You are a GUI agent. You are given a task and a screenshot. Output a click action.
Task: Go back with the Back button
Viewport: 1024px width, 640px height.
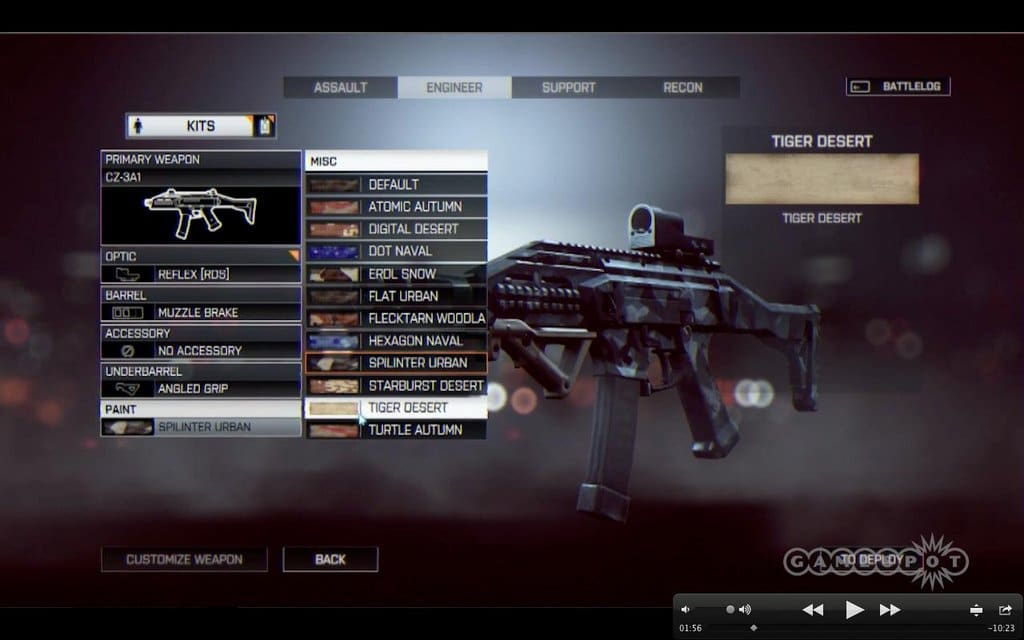click(330, 559)
